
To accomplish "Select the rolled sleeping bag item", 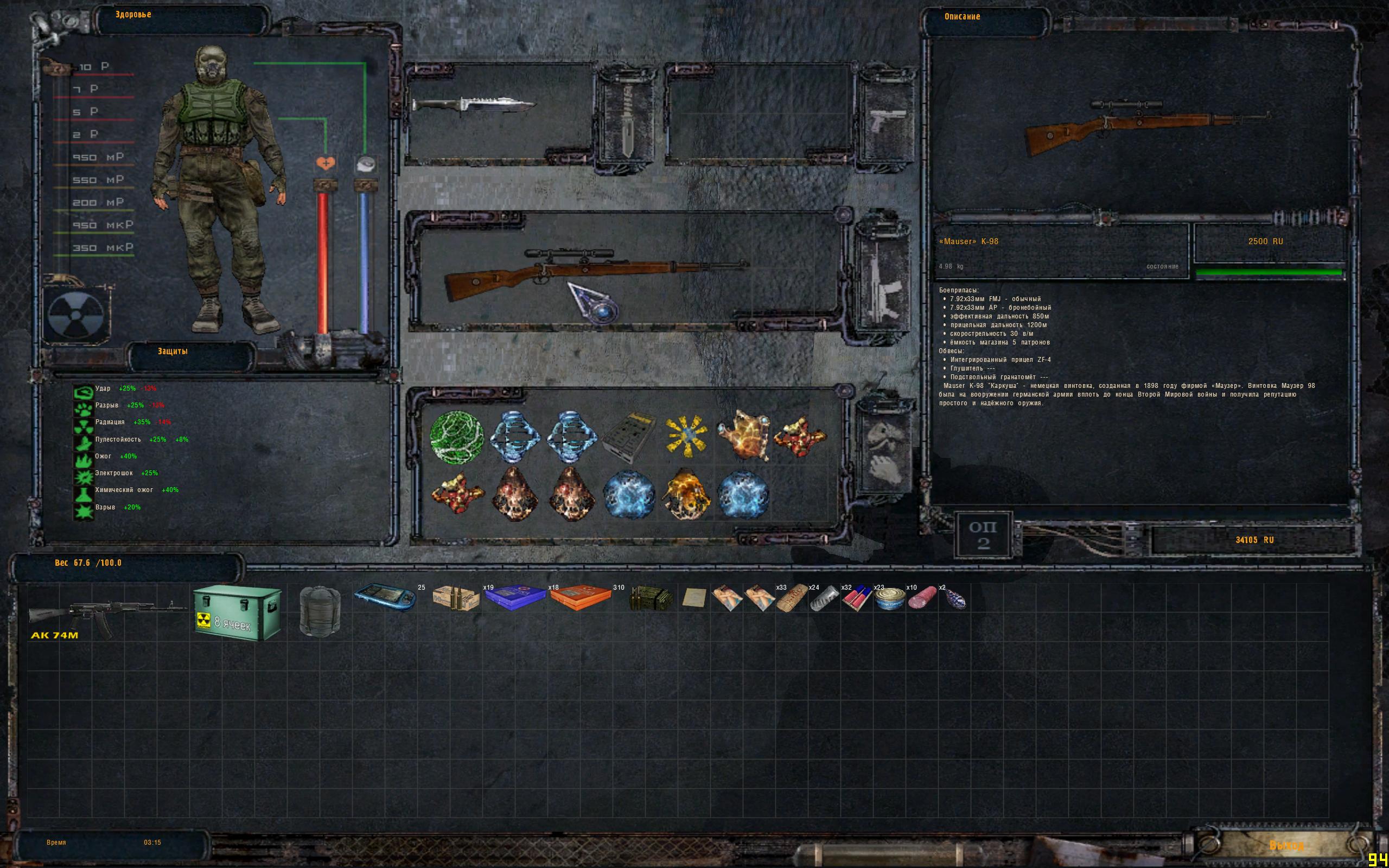I will point(320,610).
